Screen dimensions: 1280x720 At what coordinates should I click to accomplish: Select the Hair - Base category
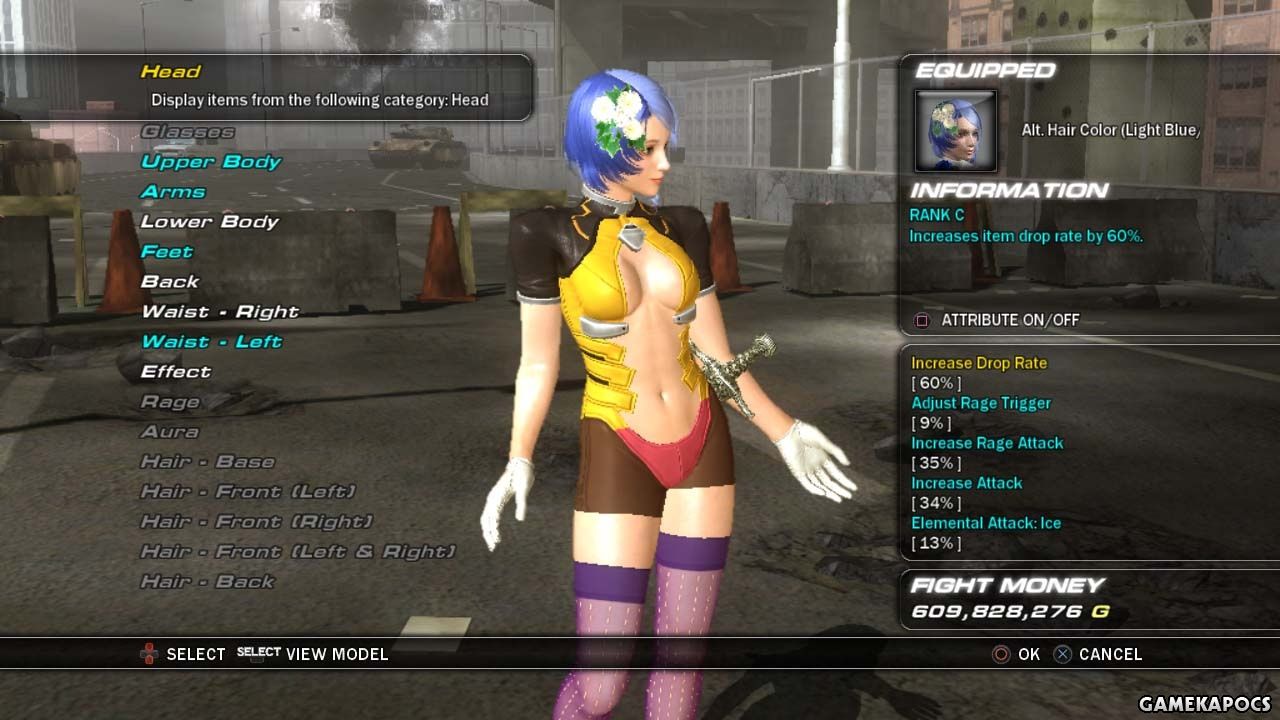pos(207,462)
